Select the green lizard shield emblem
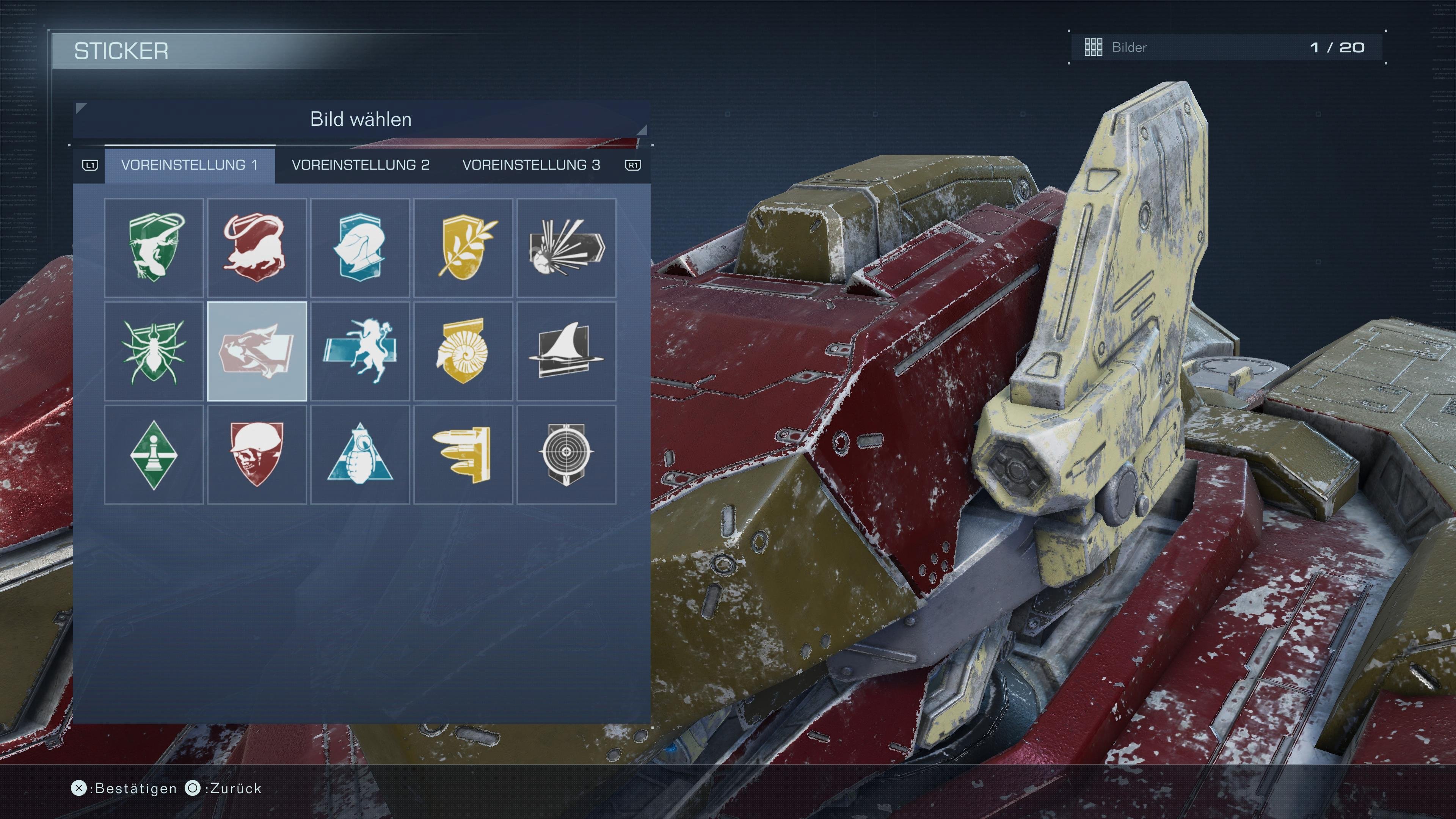This screenshot has width=1456, height=819. 154,248
